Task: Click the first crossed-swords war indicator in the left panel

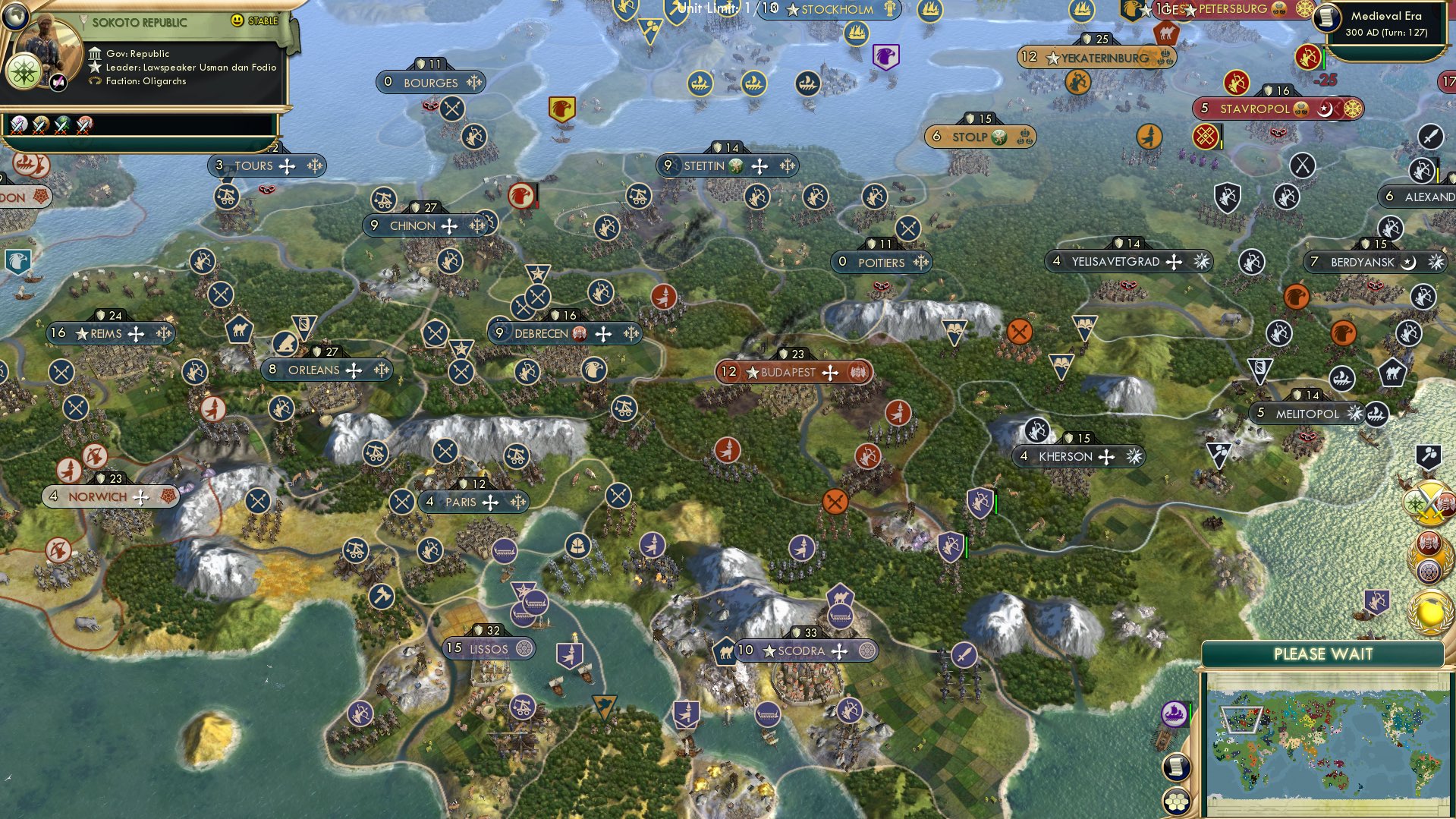Action: tap(19, 127)
